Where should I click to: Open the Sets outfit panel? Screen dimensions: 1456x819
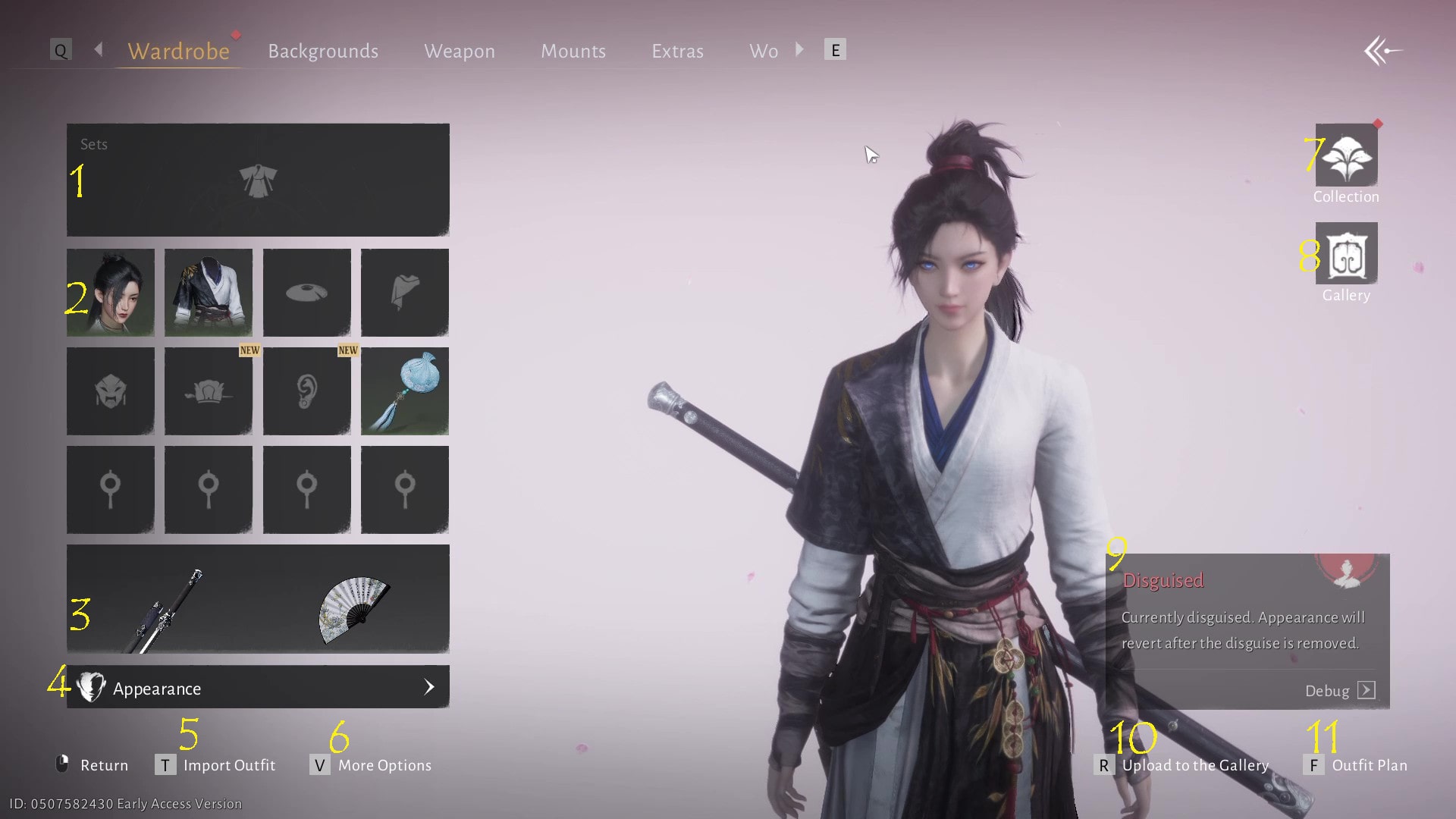click(258, 180)
